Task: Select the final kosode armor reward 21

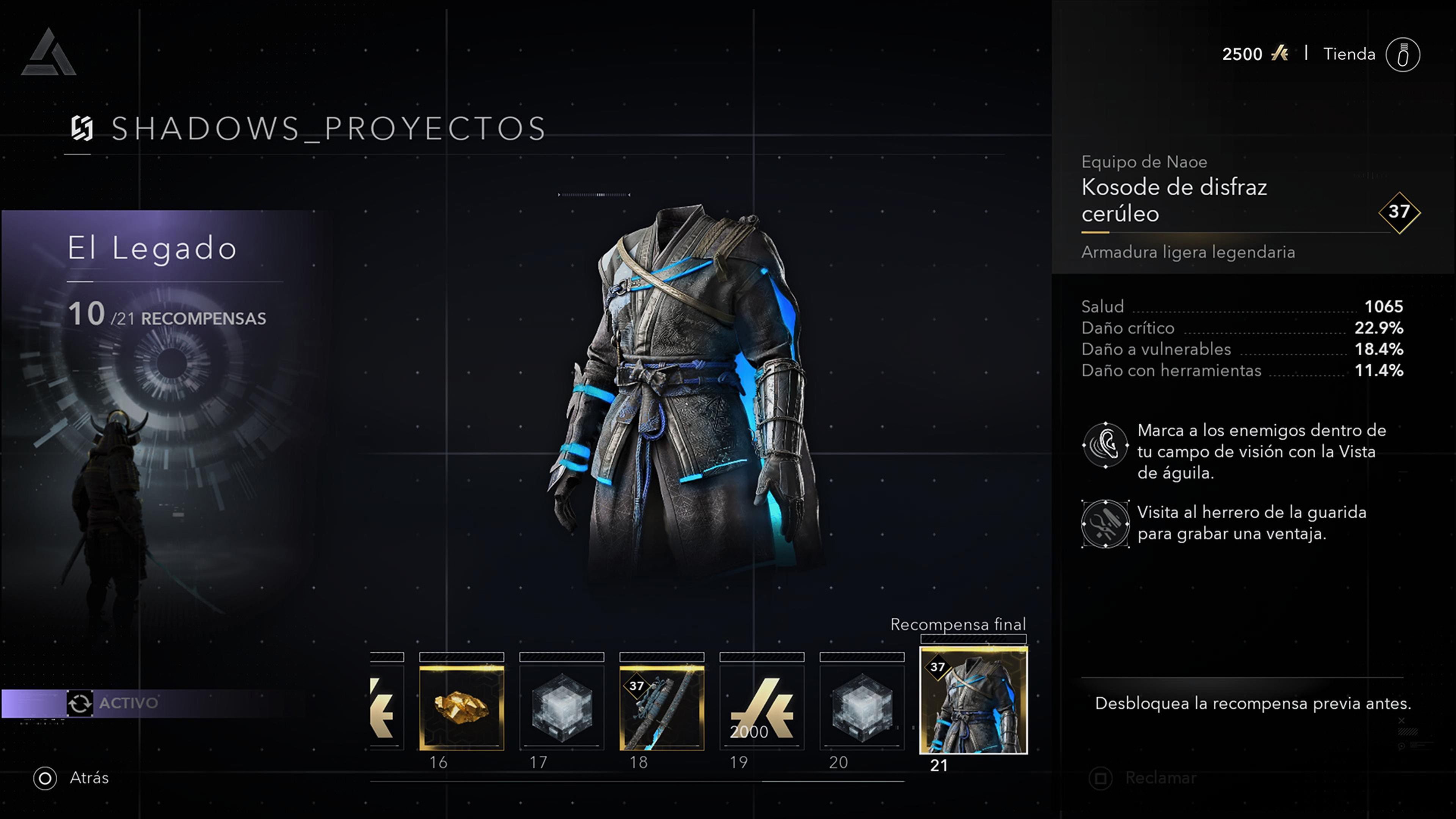Action: coord(973,700)
